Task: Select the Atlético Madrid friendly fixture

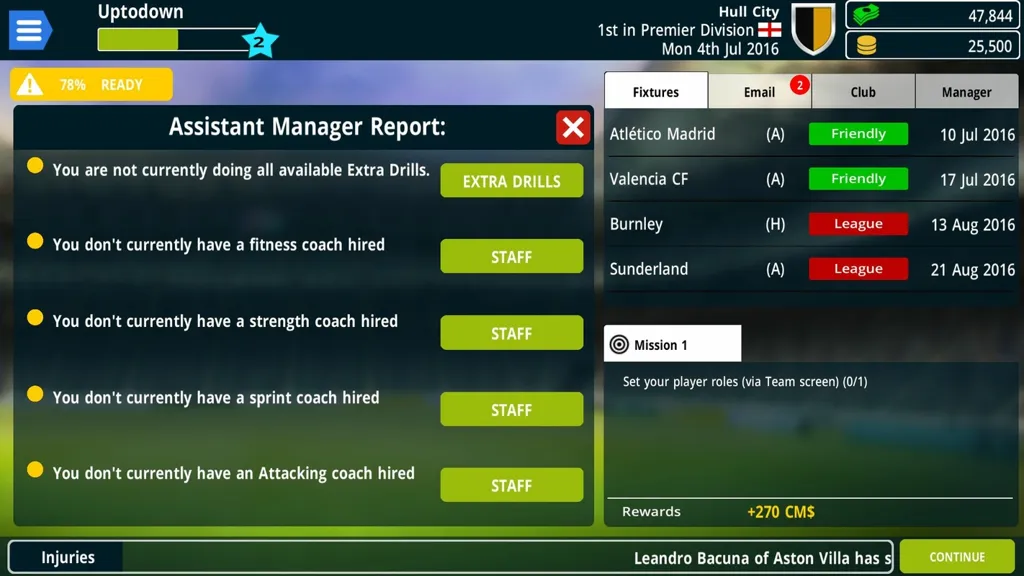Action: click(x=811, y=134)
